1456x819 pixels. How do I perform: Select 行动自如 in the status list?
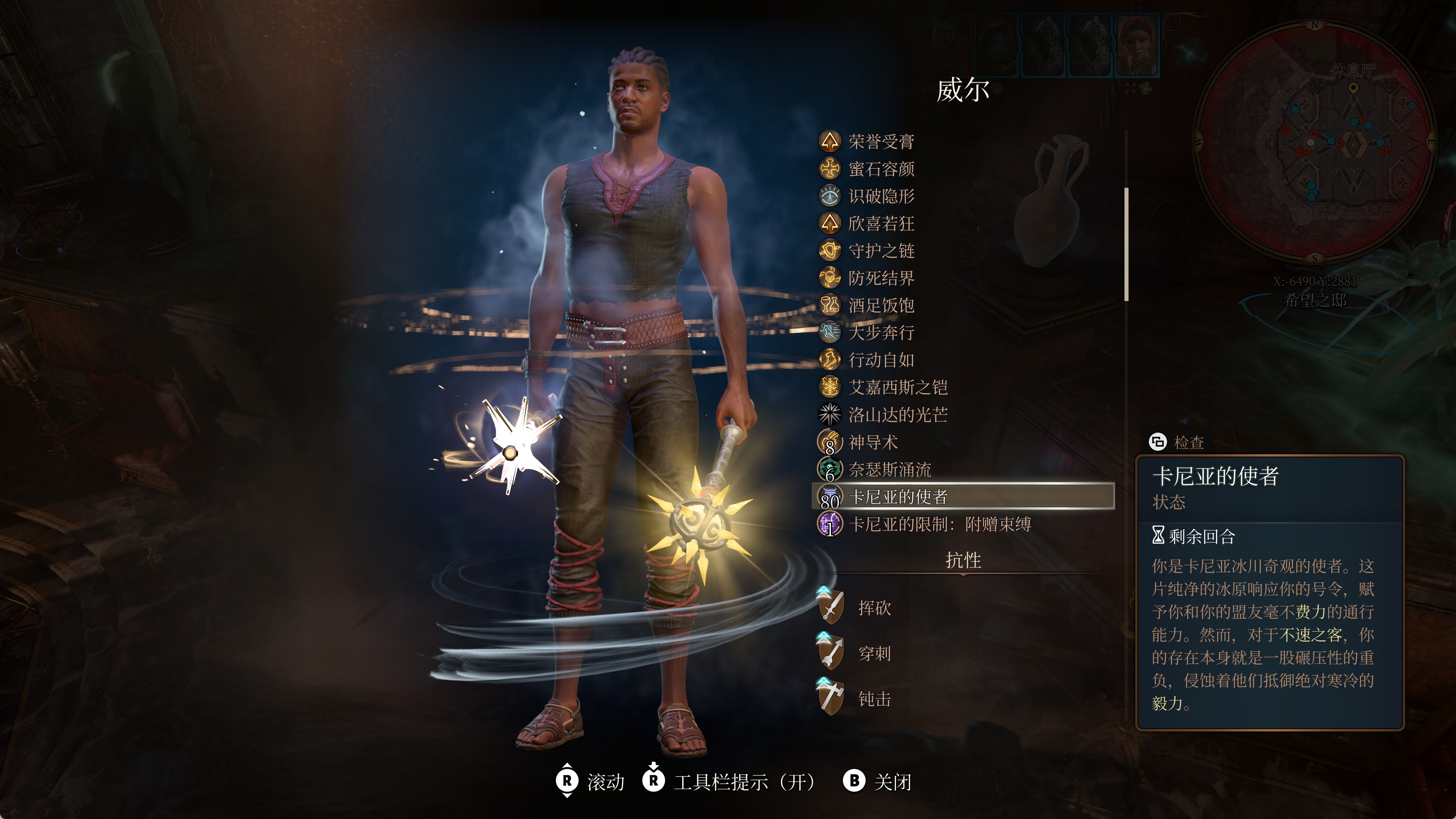(880, 359)
